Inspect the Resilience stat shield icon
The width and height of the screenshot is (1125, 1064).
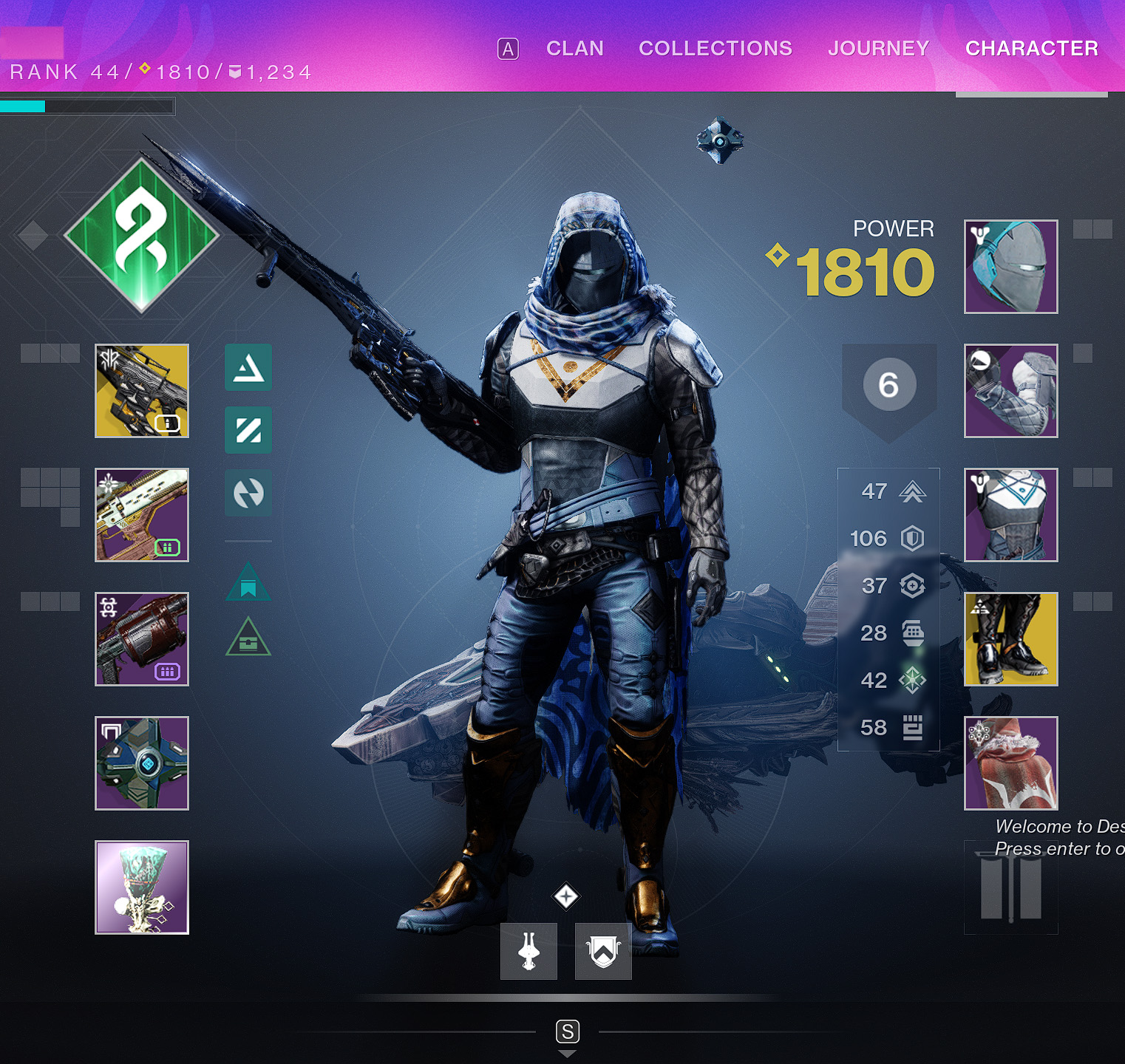pos(914,539)
